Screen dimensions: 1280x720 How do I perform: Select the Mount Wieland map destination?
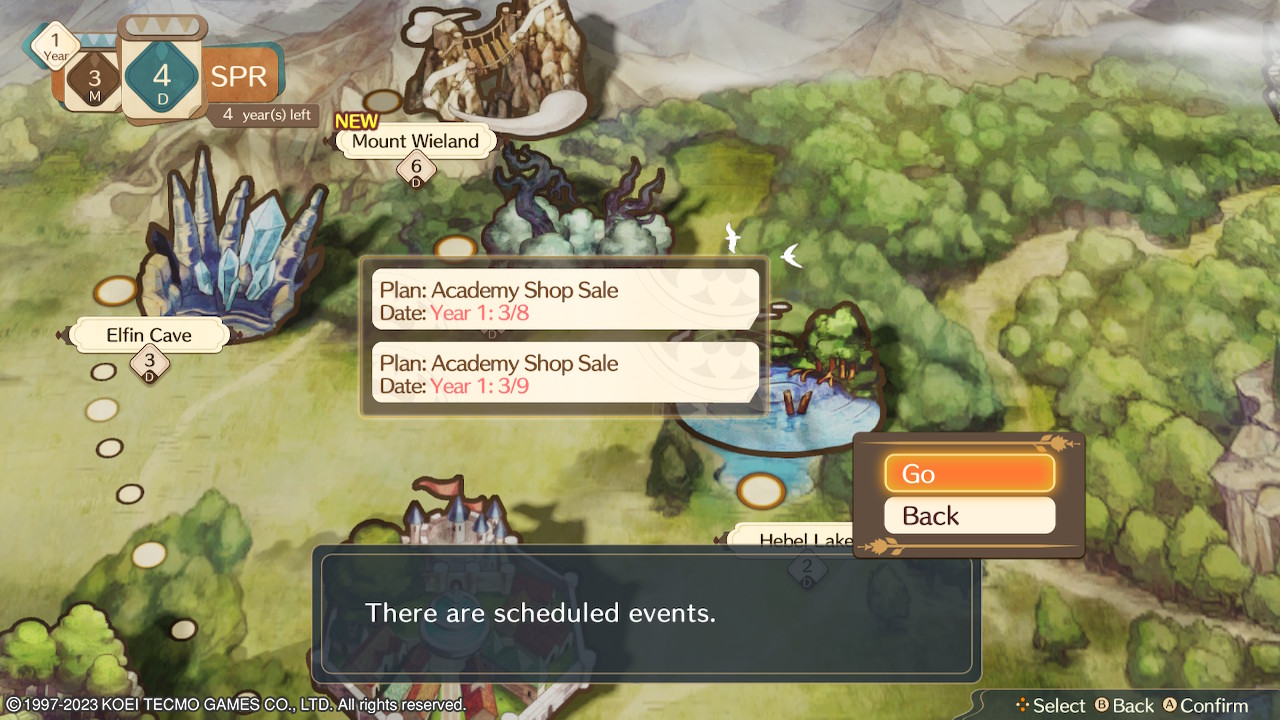pos(415,141)
